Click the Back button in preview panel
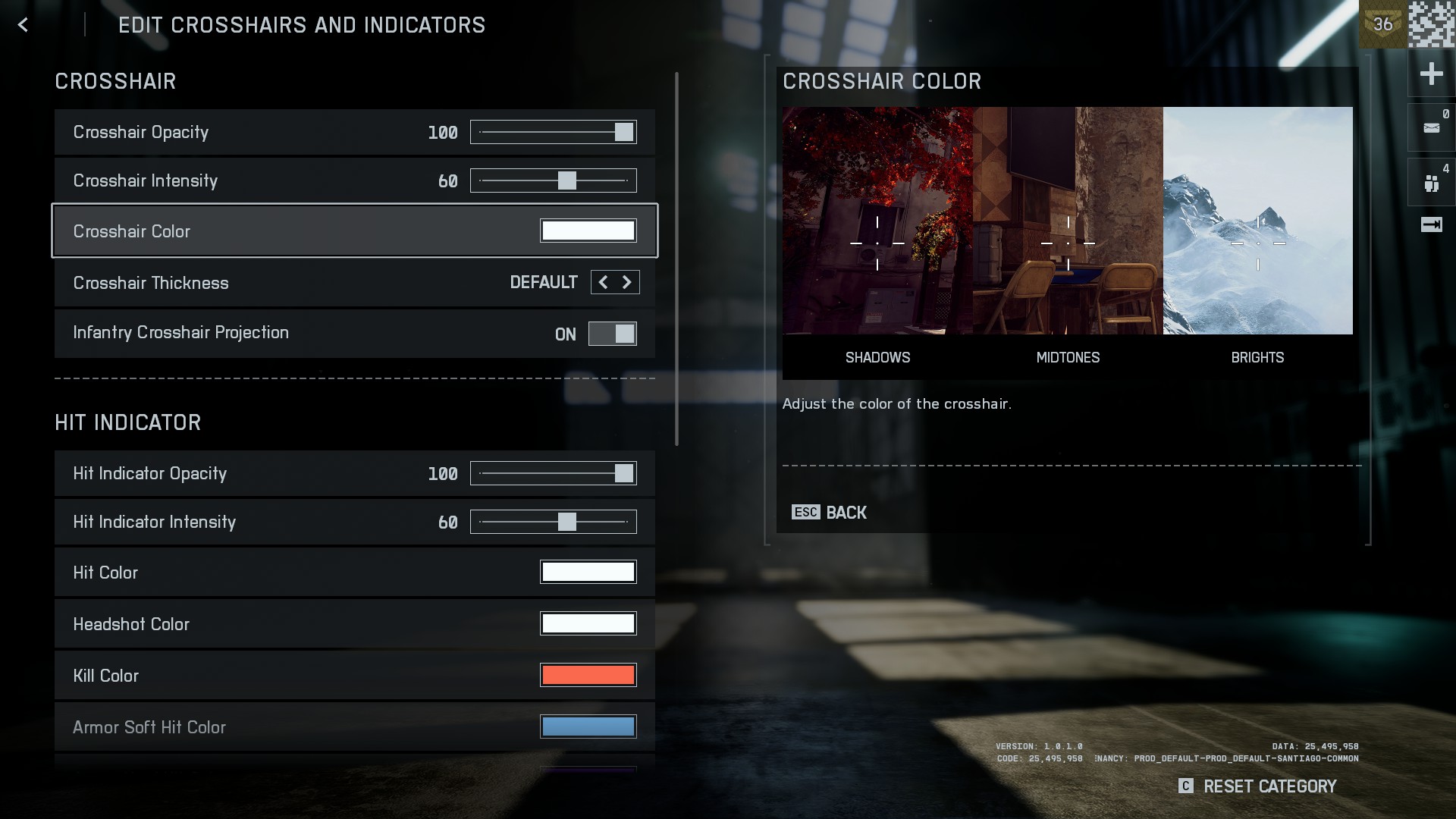1456x819 pixels. [x=829, y=513]
